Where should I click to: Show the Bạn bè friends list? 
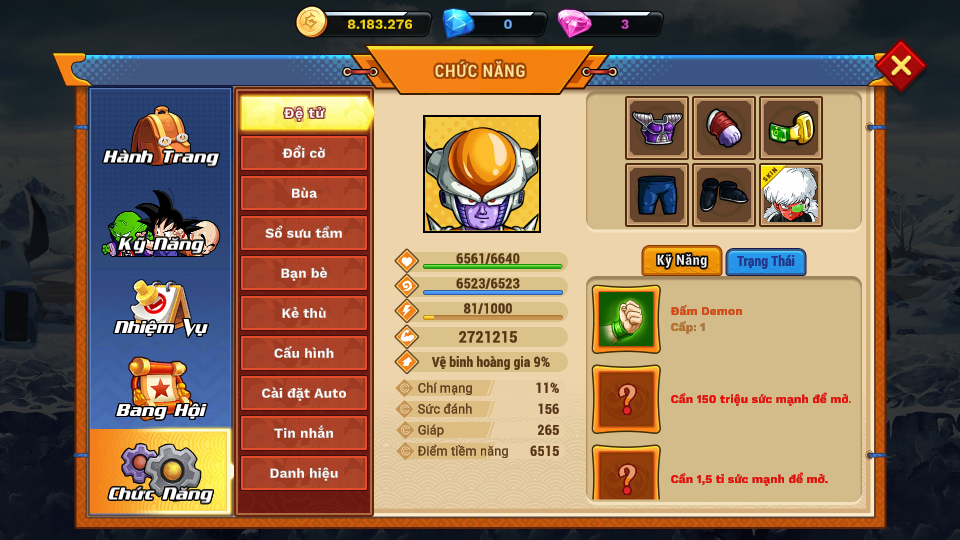coord(304,273)
